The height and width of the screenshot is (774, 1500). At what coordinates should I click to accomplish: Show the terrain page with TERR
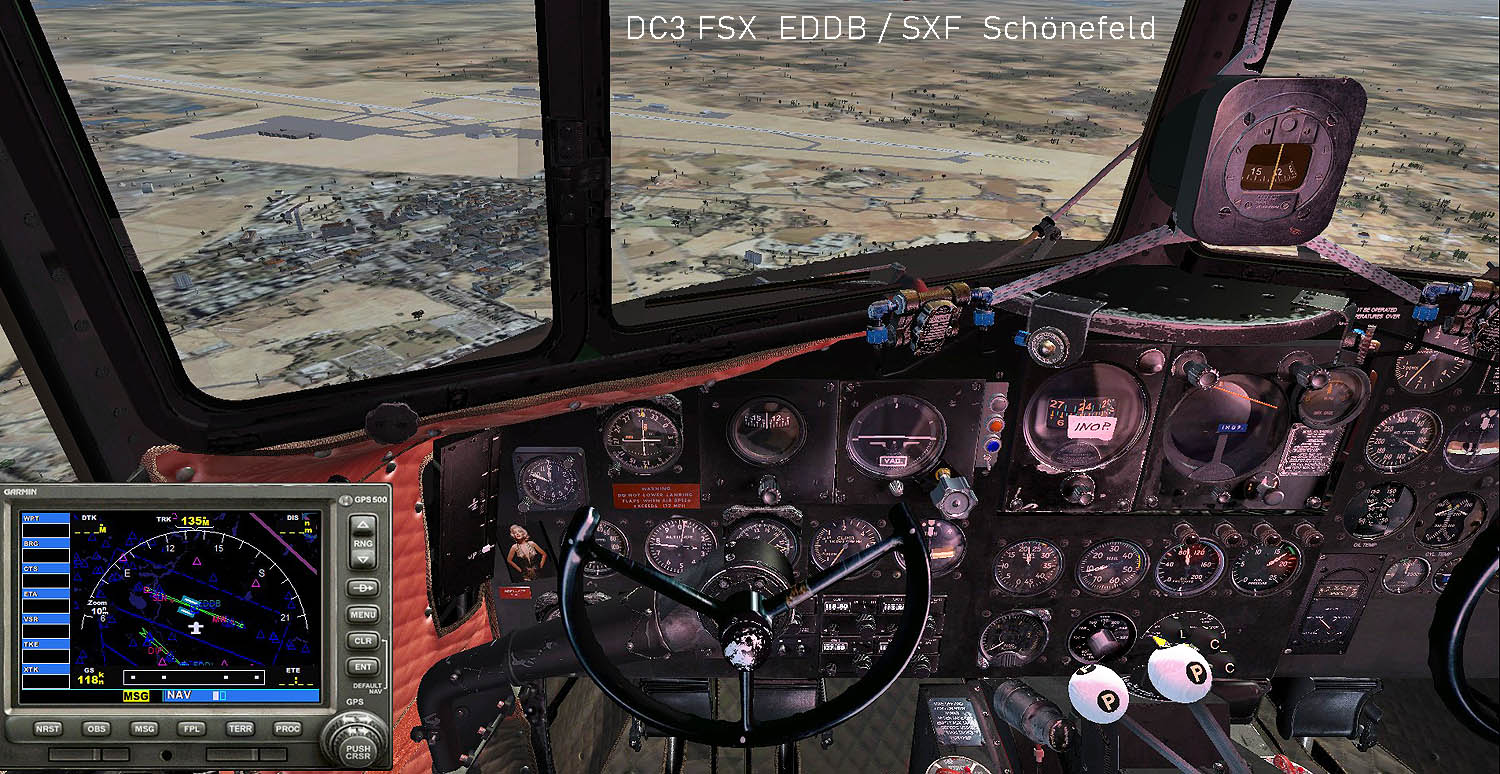(241, 729)
